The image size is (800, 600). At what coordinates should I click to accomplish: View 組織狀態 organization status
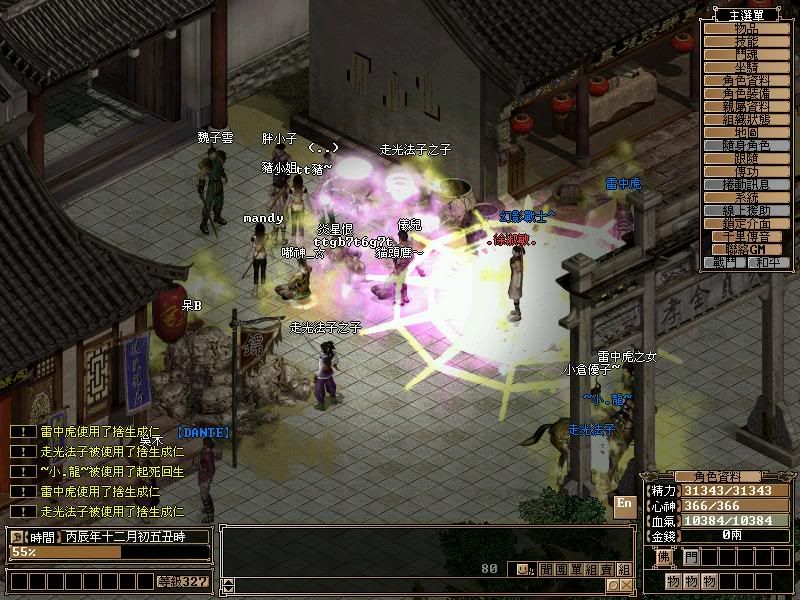click(x=746, y=119)
